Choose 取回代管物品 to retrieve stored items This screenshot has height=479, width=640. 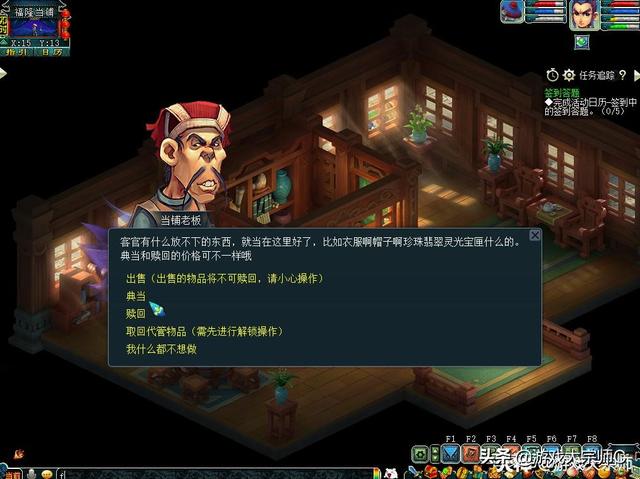(x=204, y=331)
